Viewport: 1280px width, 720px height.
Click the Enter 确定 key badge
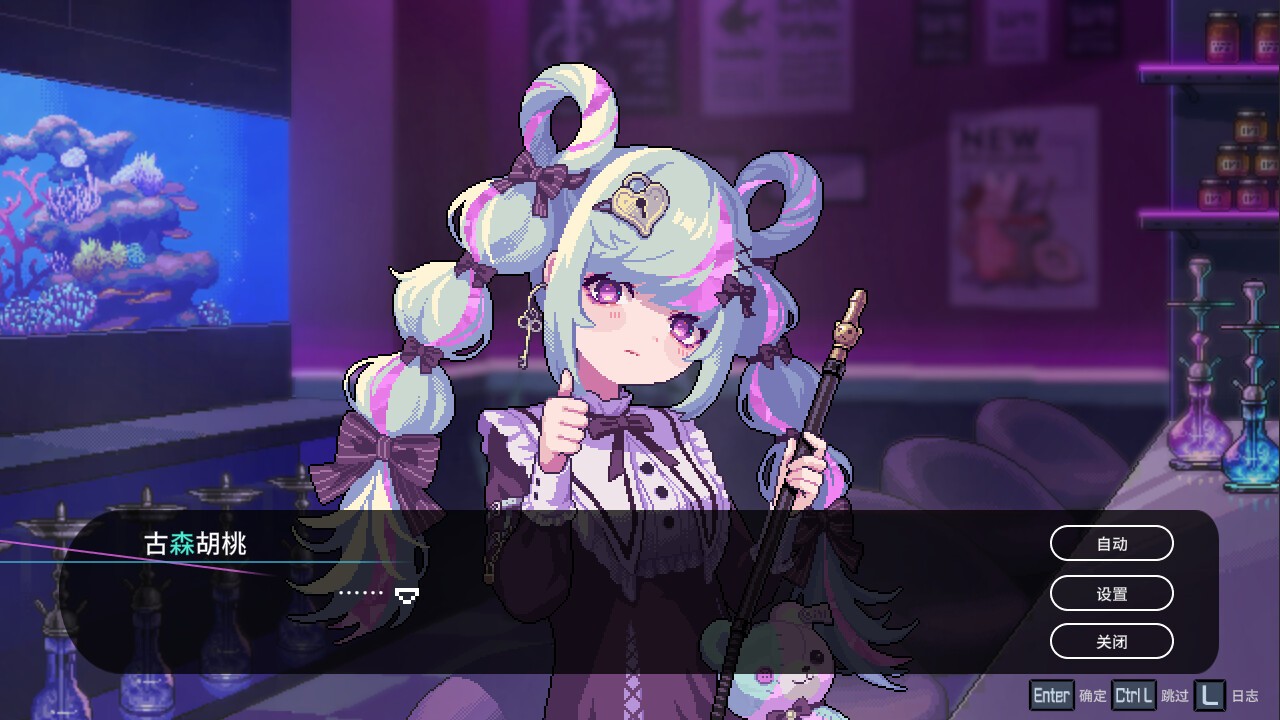click(1051, 694)
